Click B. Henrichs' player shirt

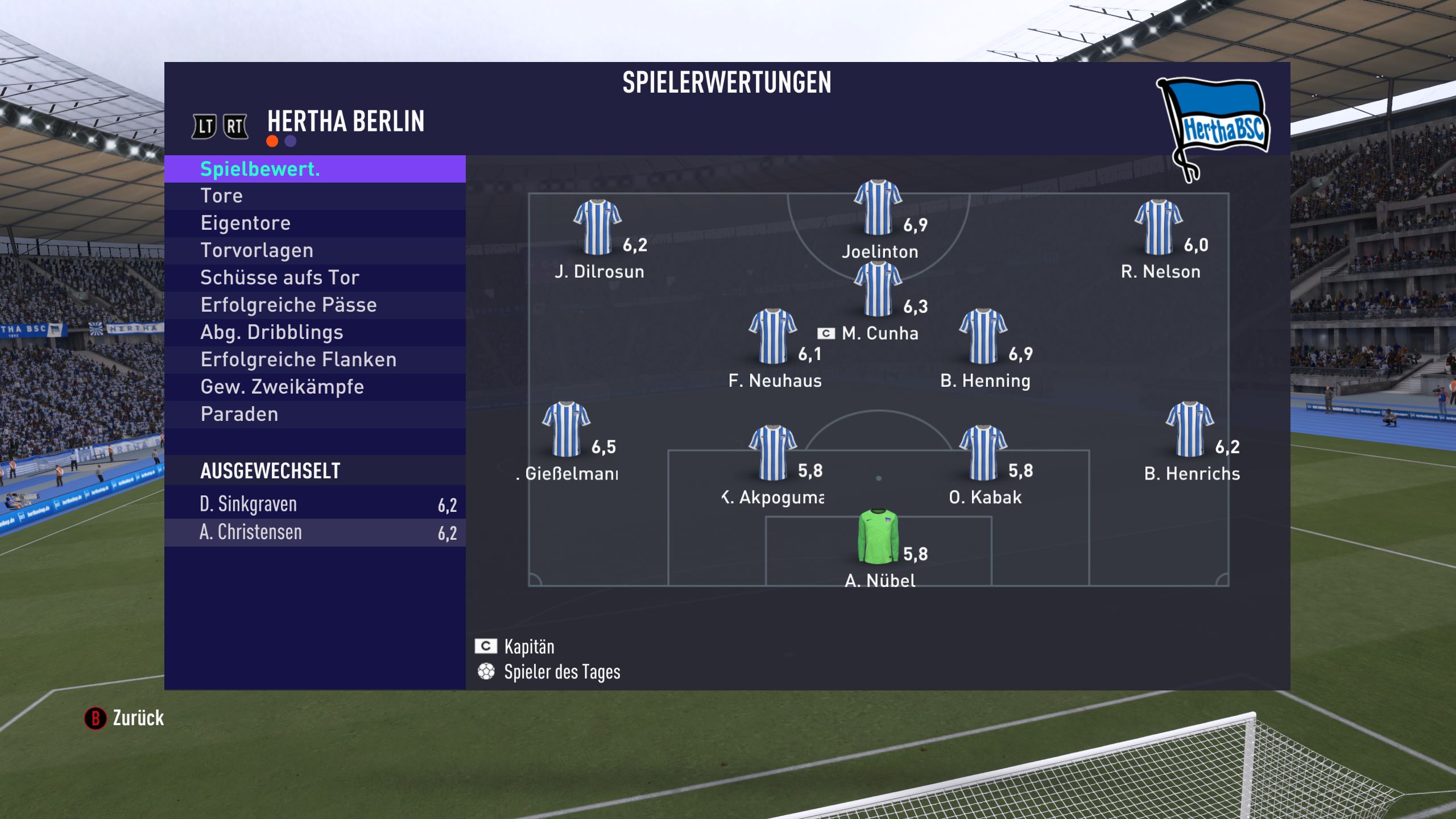click(x=1190, y=429)
